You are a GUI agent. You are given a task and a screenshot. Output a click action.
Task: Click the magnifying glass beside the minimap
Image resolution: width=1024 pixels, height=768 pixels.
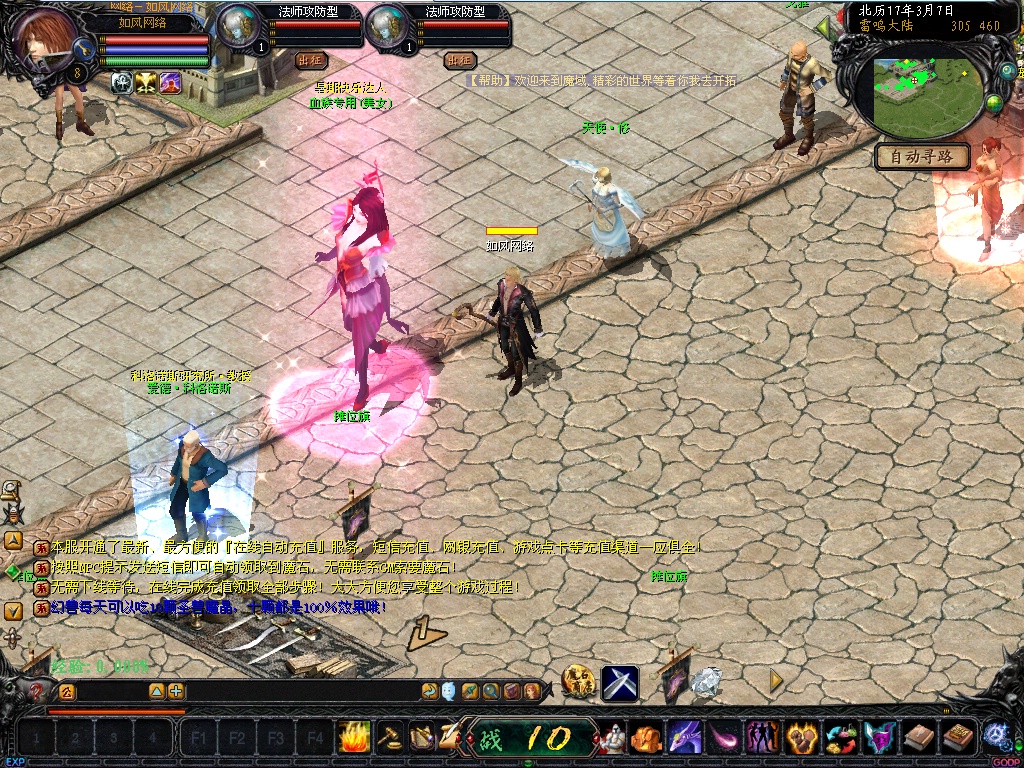tap(1007, 70)
